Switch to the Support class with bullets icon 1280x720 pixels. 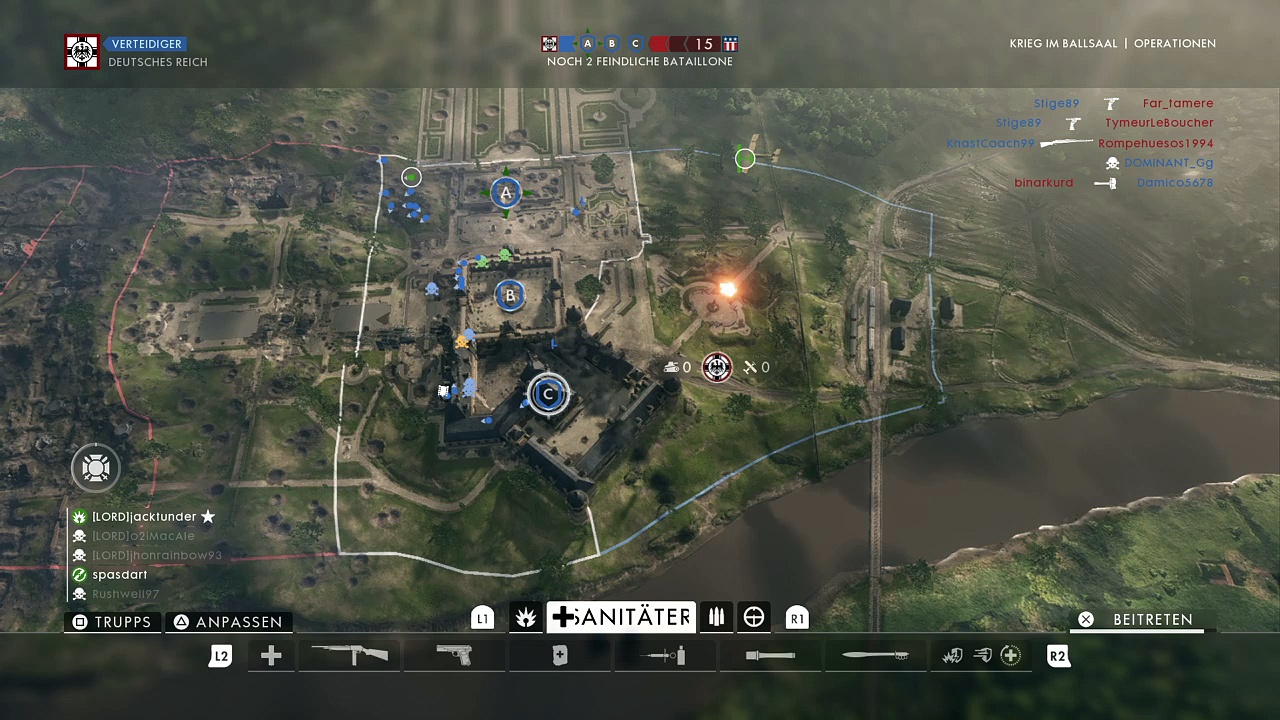click(x=716, y=618)
